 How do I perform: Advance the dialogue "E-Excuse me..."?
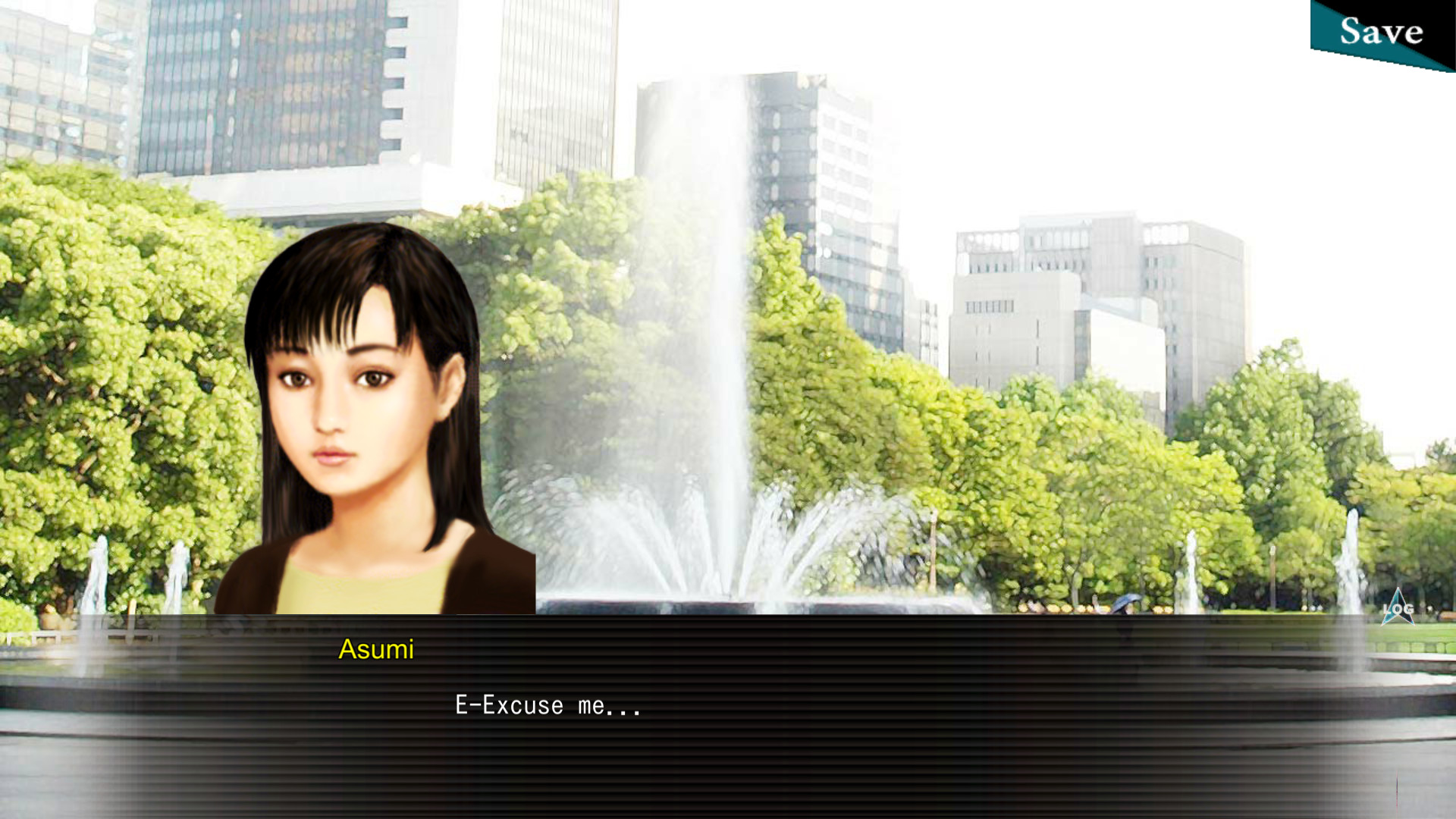546,705
